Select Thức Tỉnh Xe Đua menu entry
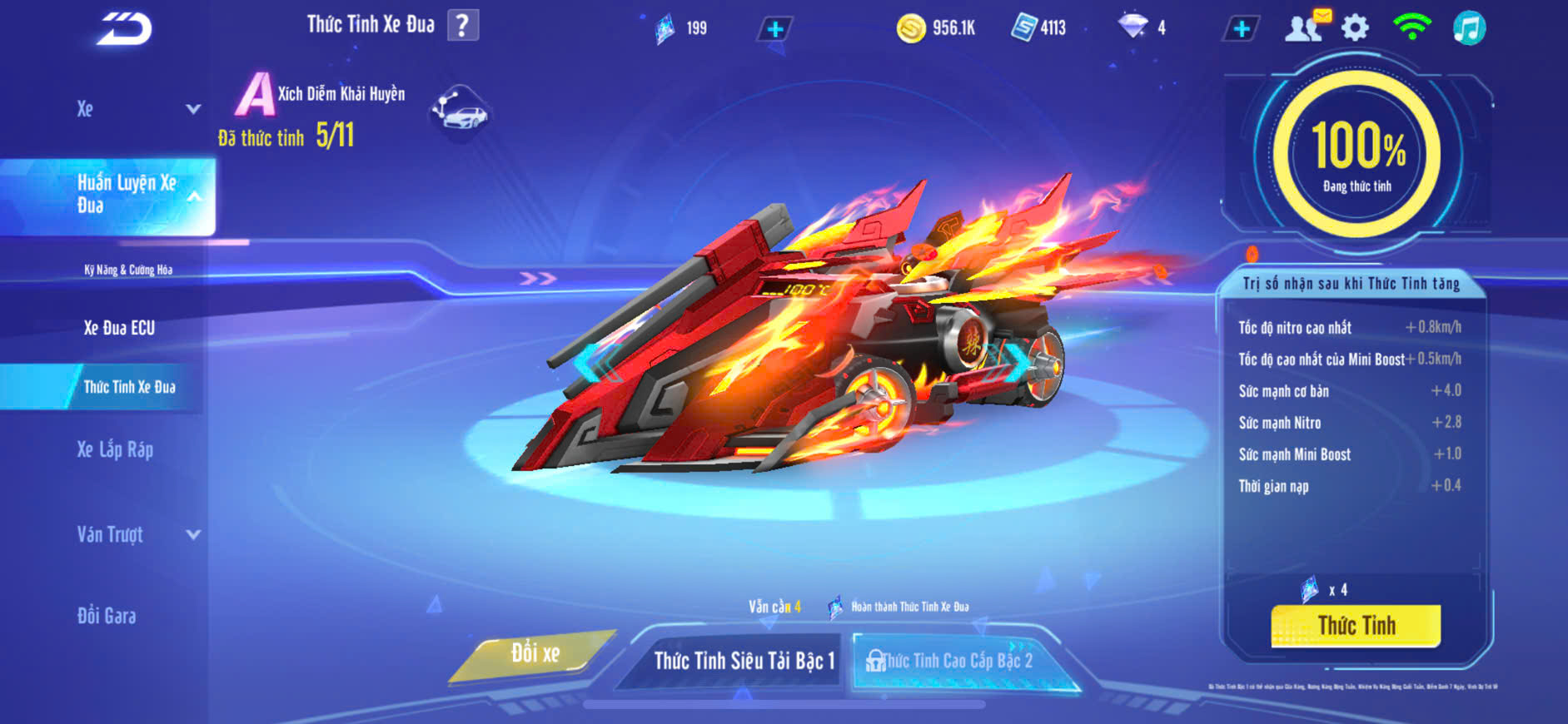The width and height of the screenshot is (1568, 724). 129,387
